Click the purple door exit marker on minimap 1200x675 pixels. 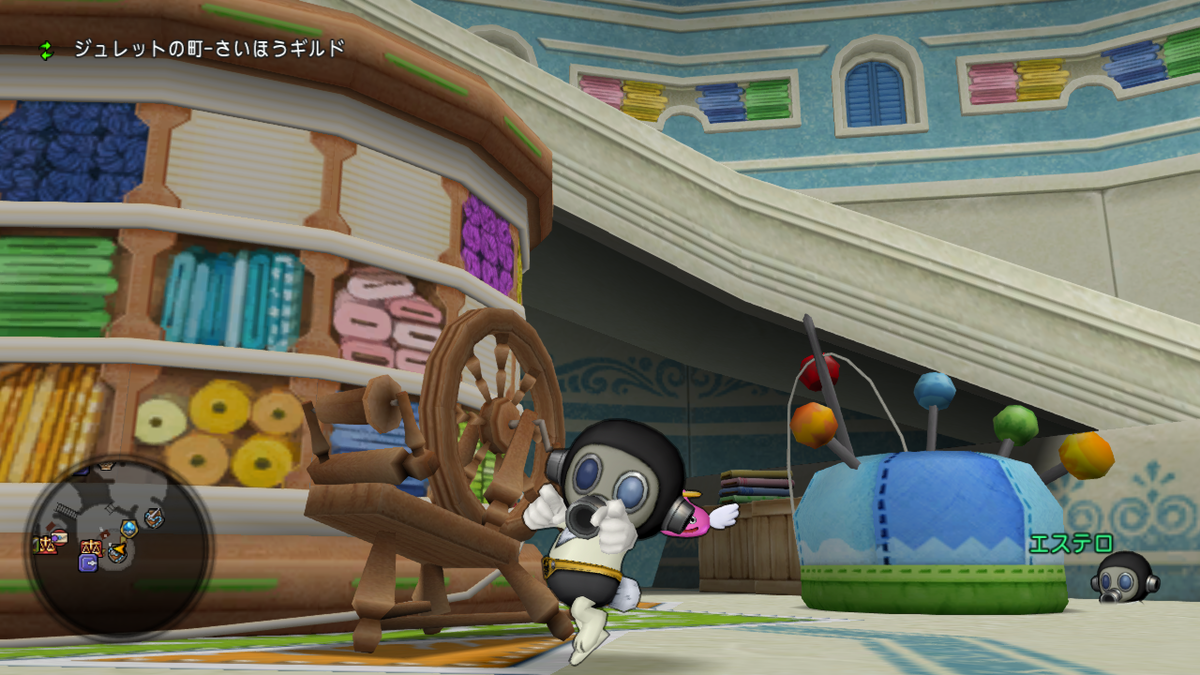[88, 563]
